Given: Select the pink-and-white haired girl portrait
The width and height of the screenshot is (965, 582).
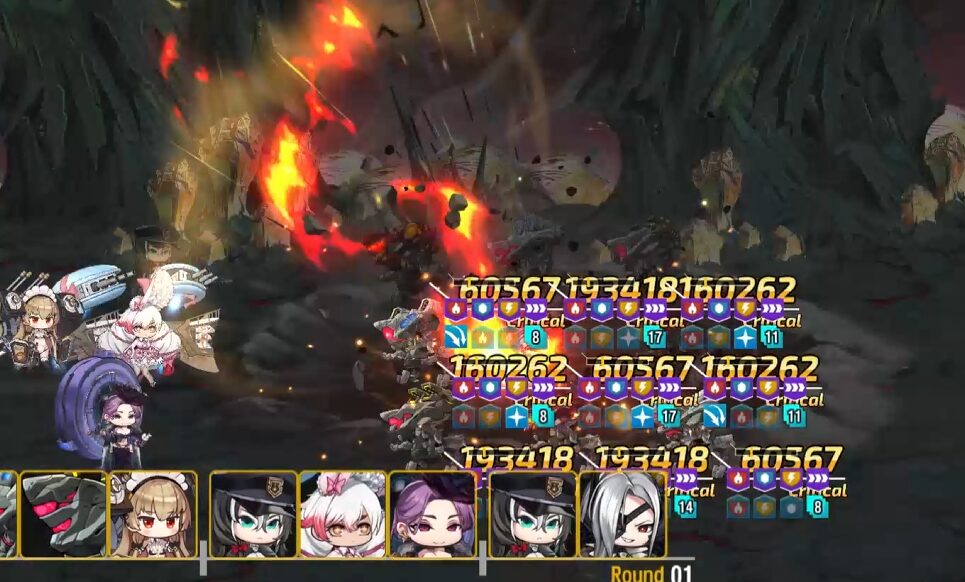Looking at the screenshot, I should (x=342, y=514).
